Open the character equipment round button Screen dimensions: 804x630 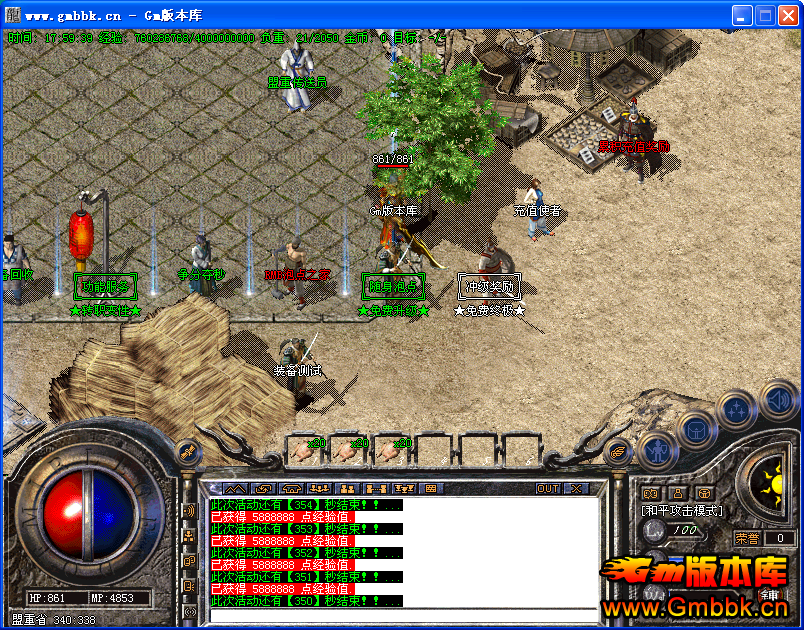click(x=657, y=452)
